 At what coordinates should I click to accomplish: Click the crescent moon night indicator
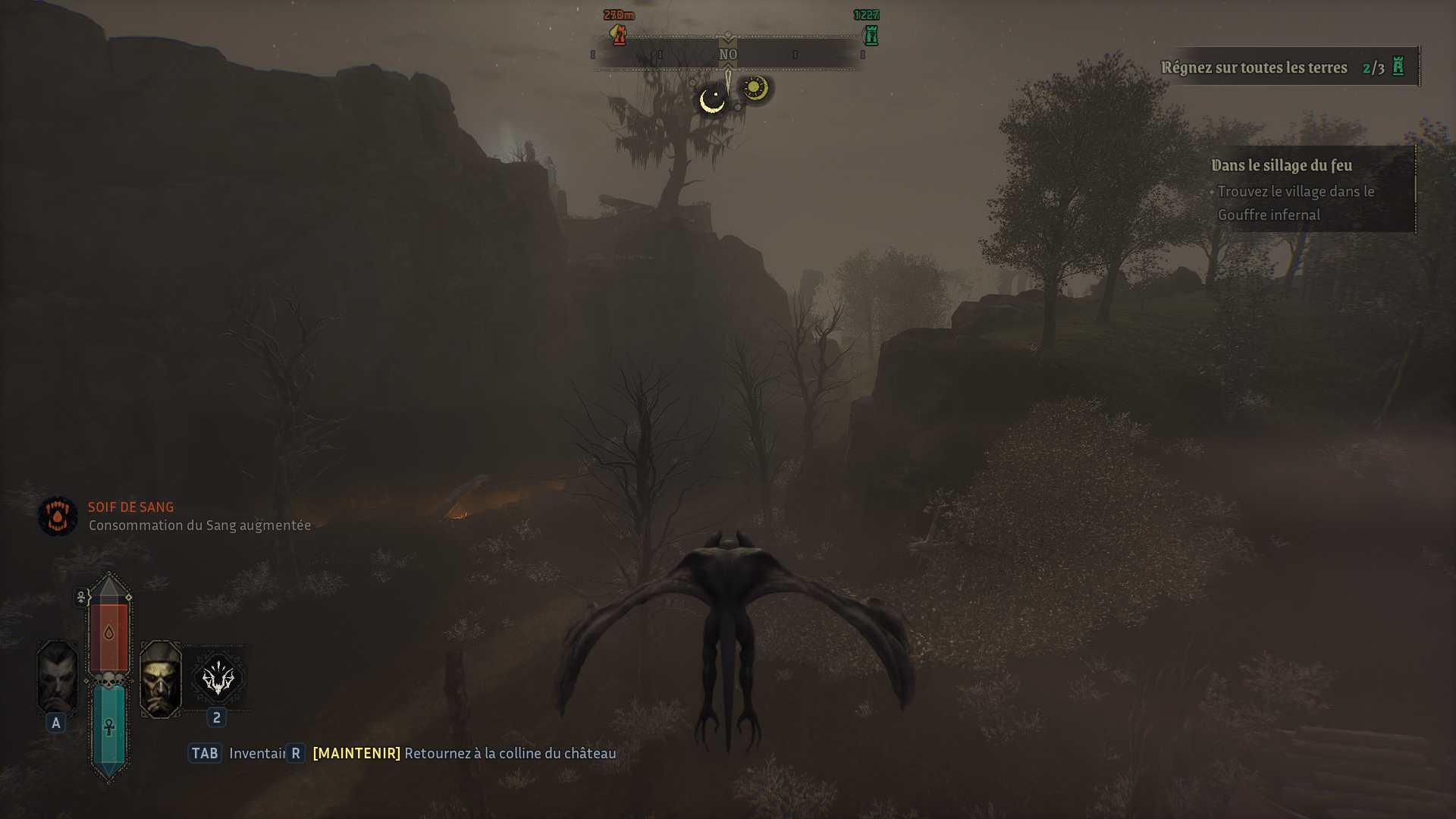[712, 100]
